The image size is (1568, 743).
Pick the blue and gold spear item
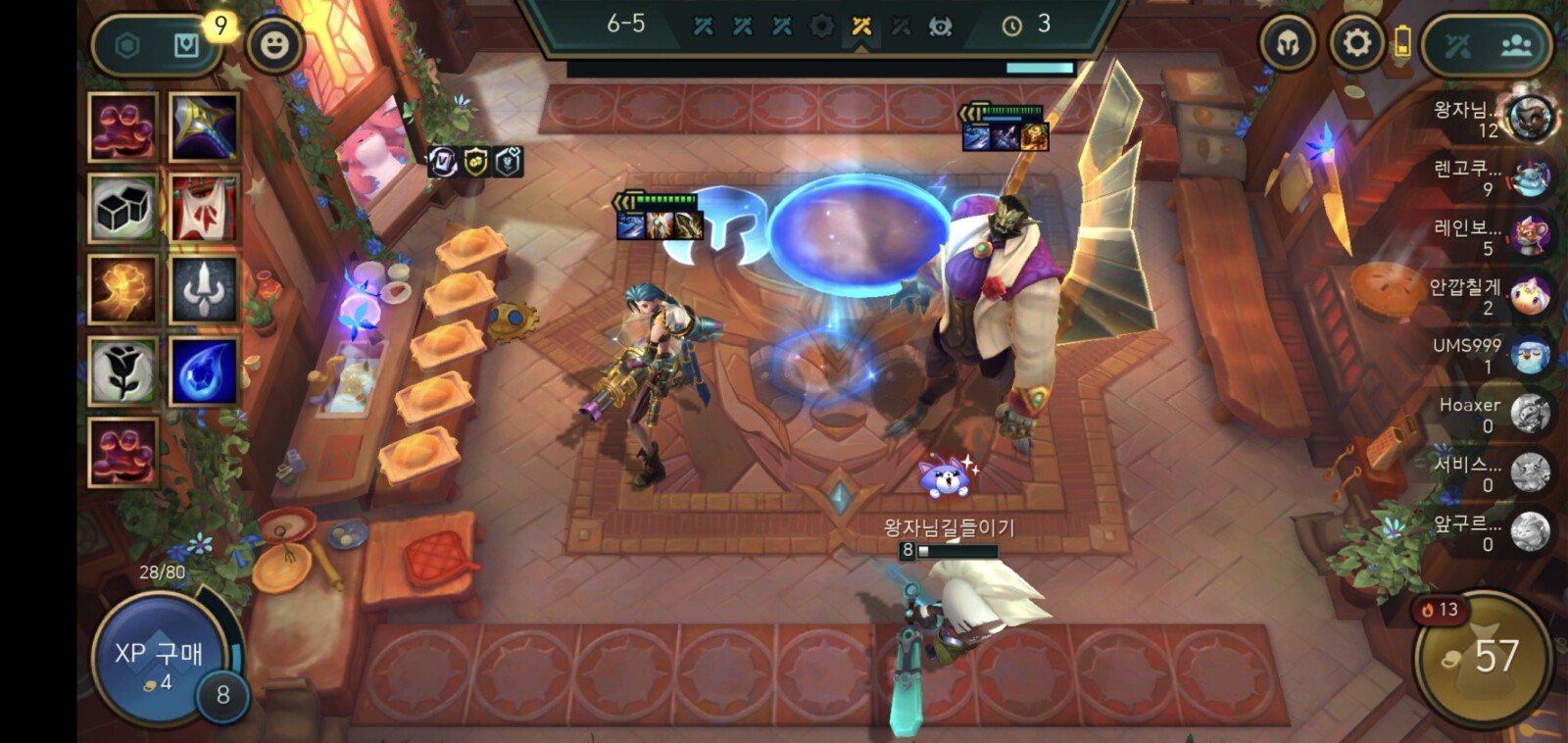204,126
